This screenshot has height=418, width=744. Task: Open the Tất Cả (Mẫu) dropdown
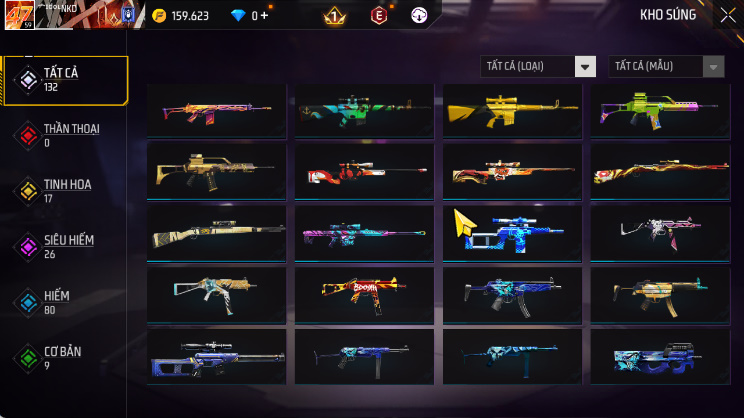(666, 67)
